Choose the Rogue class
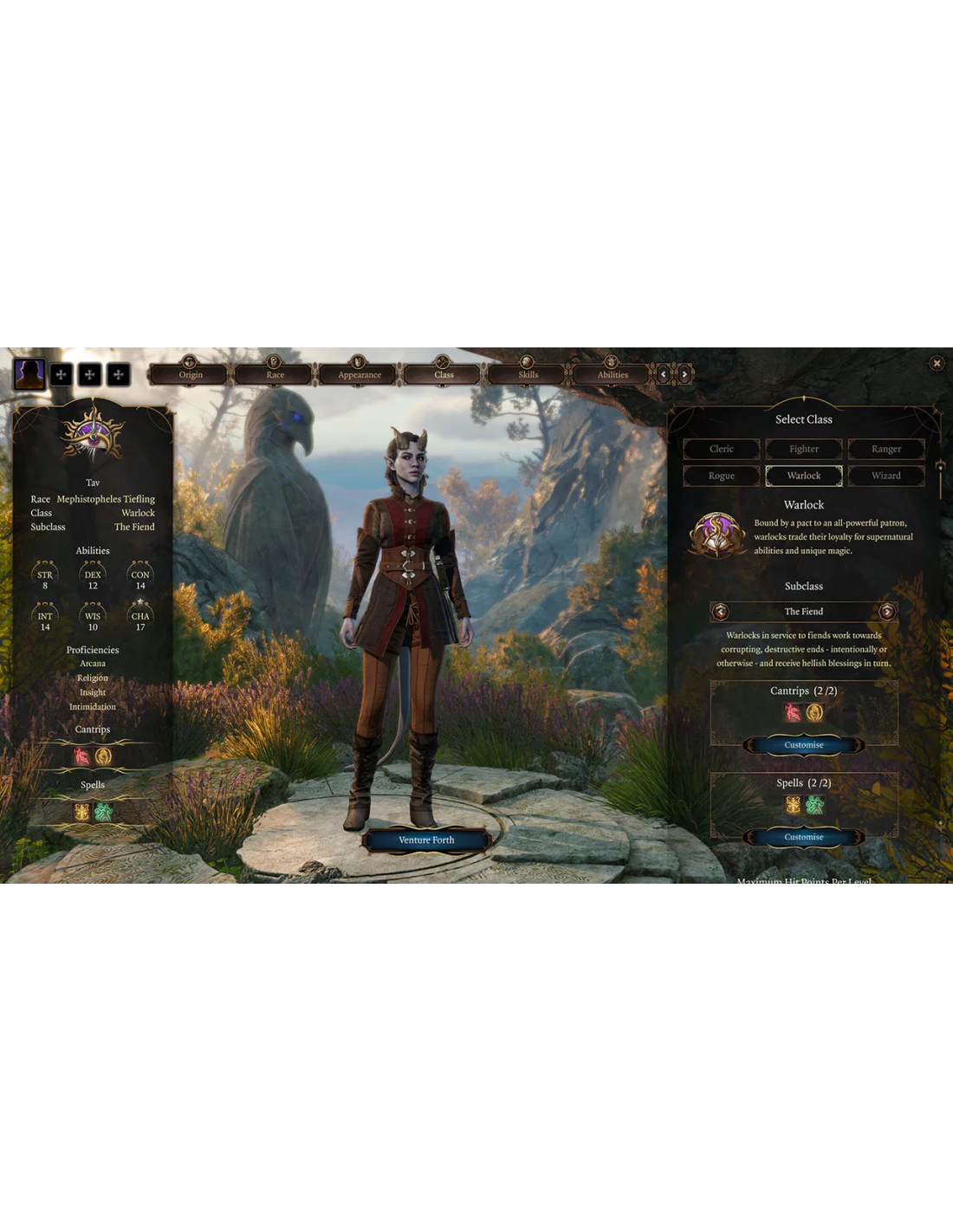This screenshot has width=953, height=1232. 721,476
